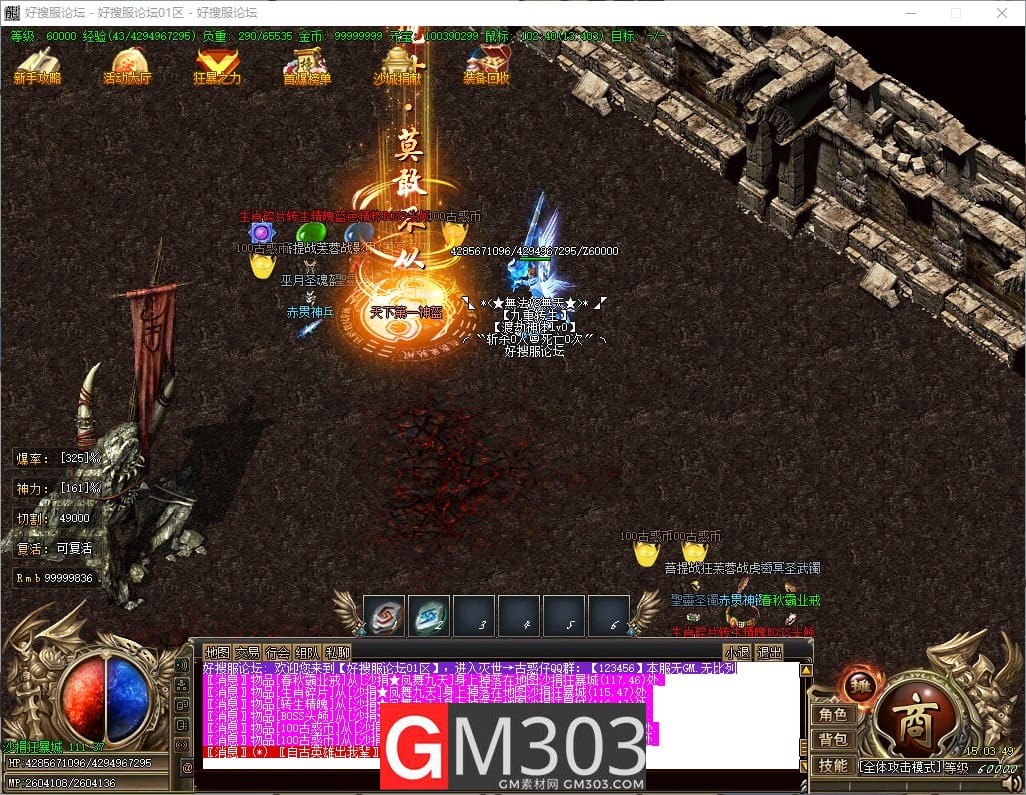Open the 活动大厅 event hall
The height and width of the screenshot is (795, 1026).
click(x=127, y=66)
